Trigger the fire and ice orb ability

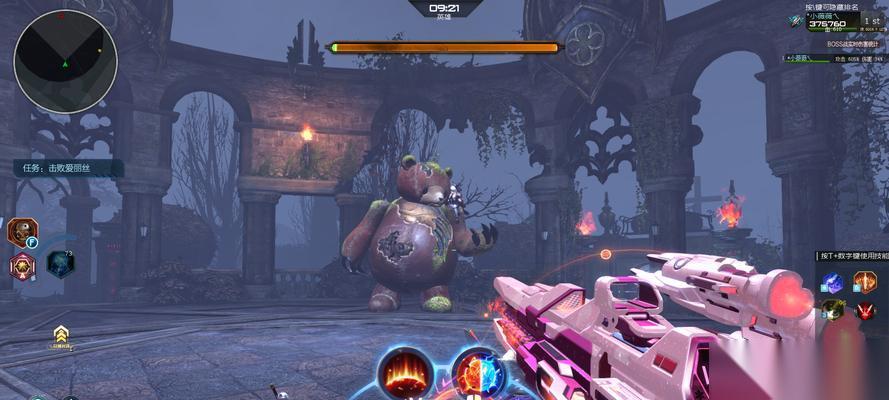[480, 375]
